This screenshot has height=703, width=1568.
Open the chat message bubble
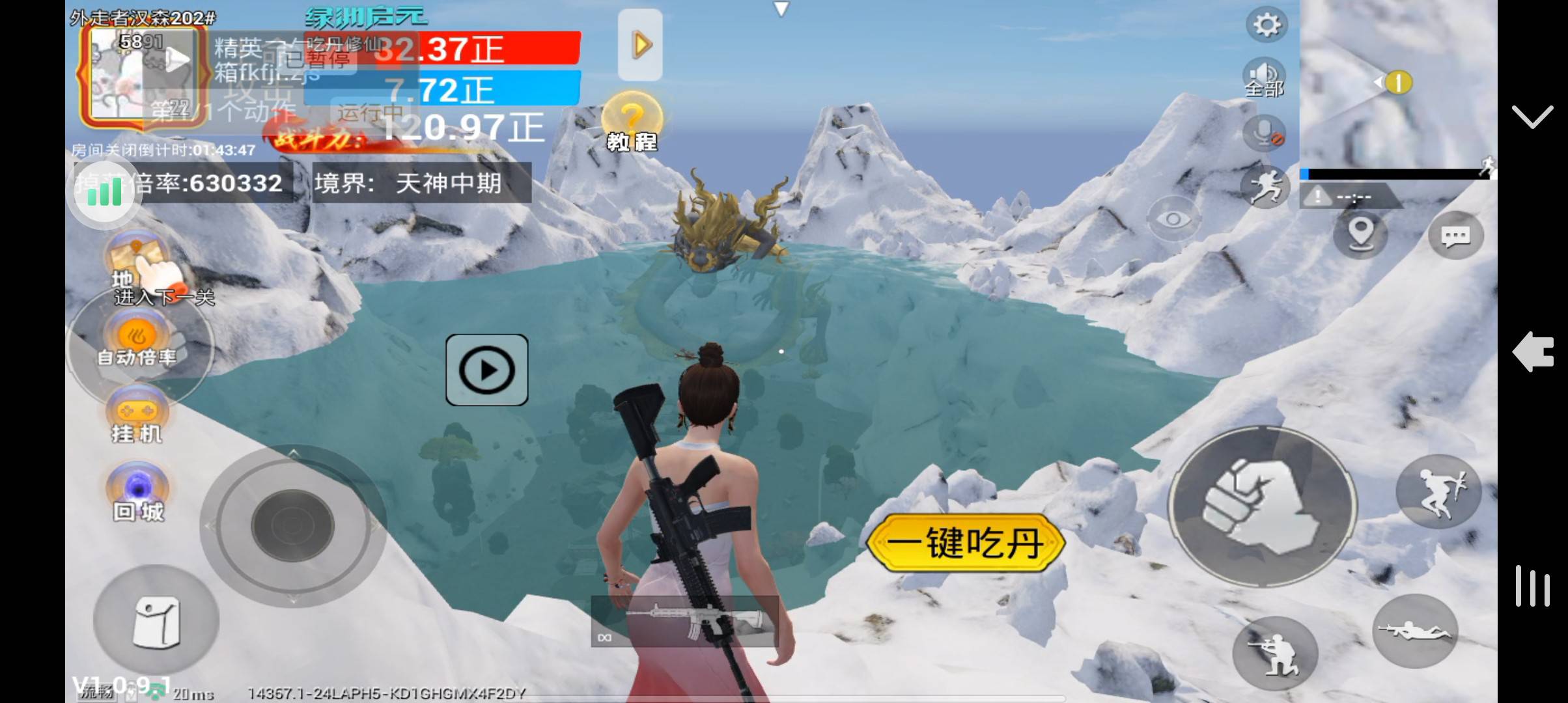point(1455,236)
